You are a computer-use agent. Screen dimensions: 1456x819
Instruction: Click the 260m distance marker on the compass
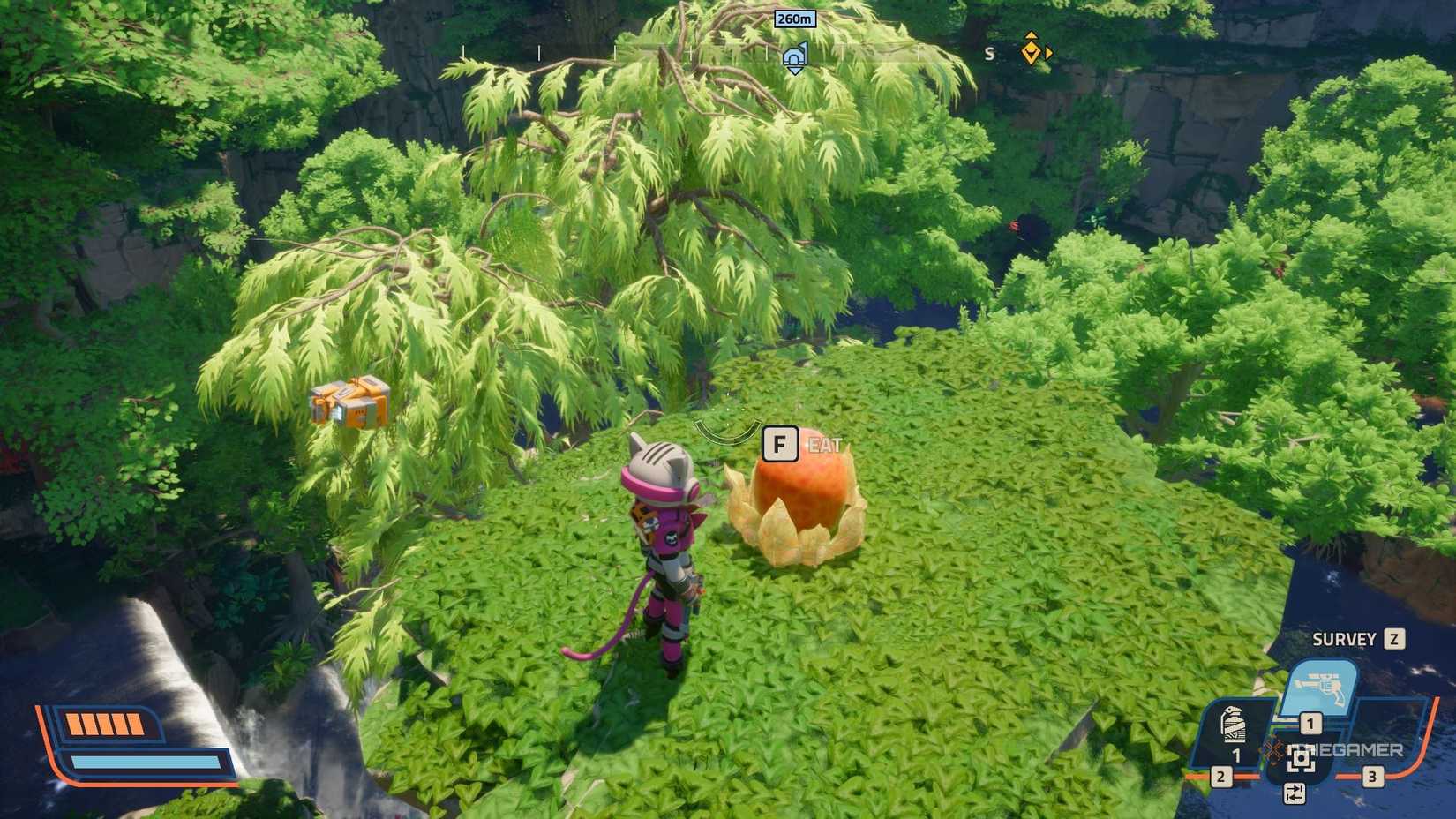coord(795,19)
